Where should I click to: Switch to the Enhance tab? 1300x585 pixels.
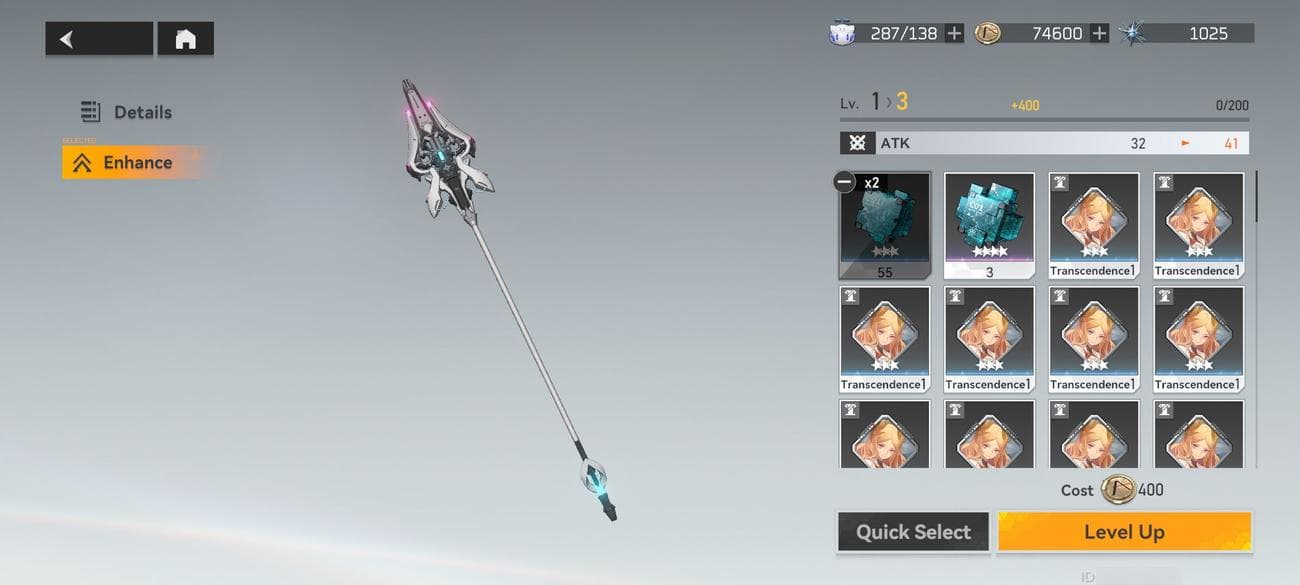tap(124, 163)
